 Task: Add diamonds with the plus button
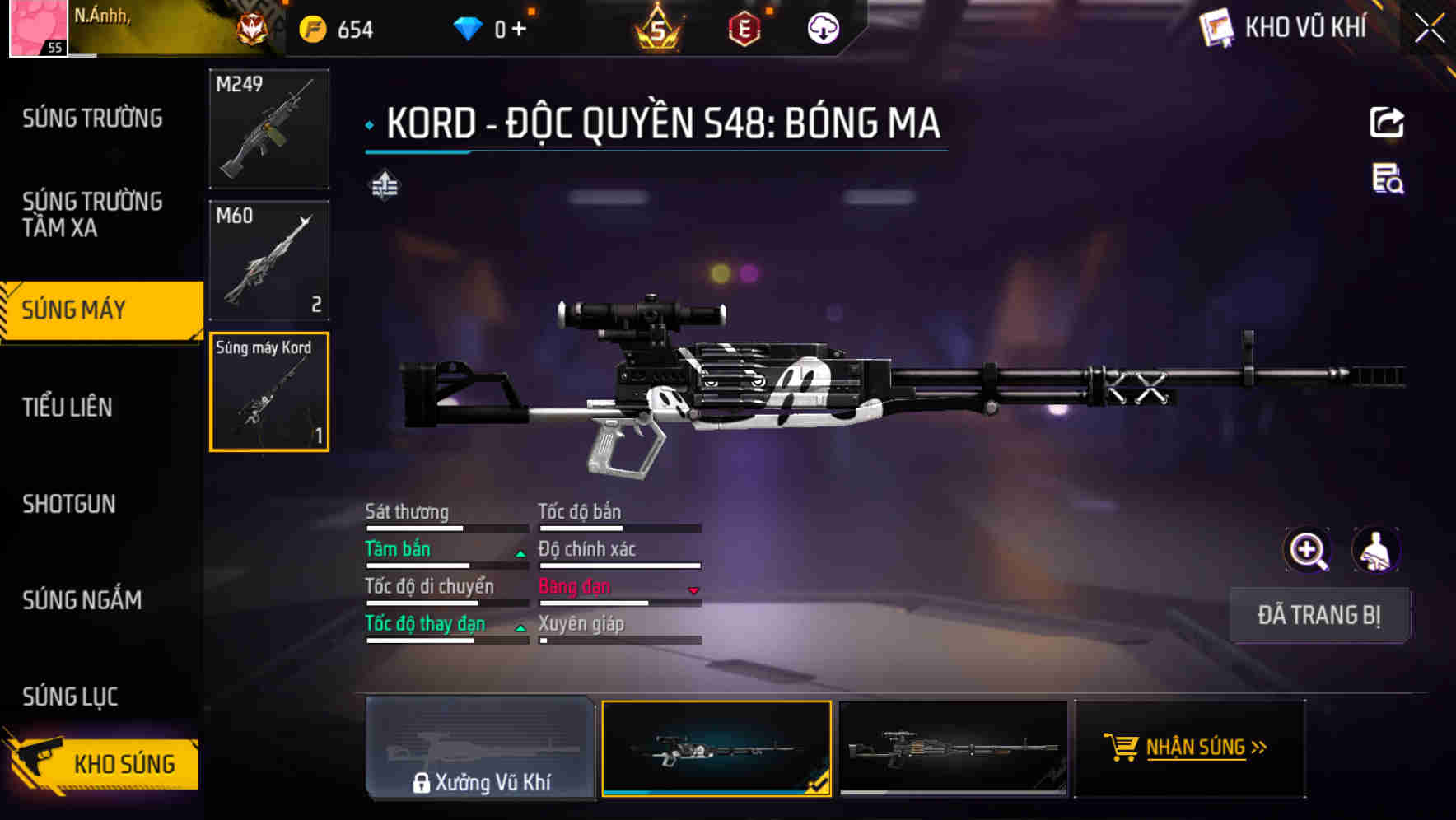[x=519, y=30]
